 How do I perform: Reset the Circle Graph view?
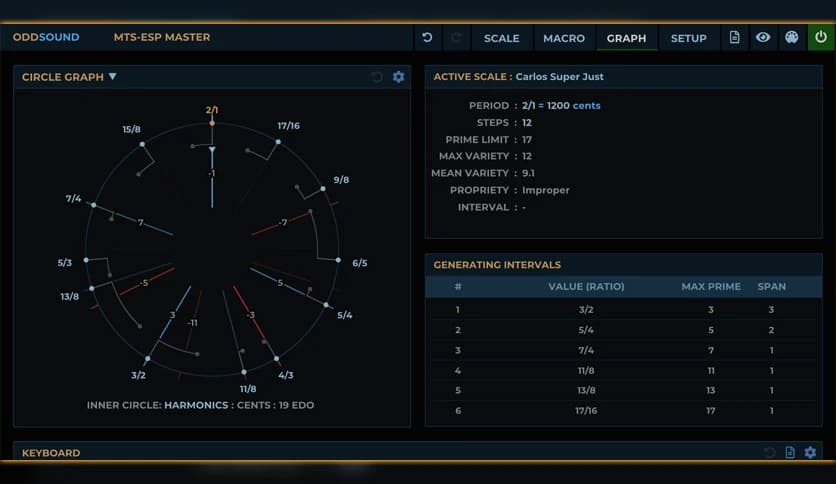(x=377, y=77)
